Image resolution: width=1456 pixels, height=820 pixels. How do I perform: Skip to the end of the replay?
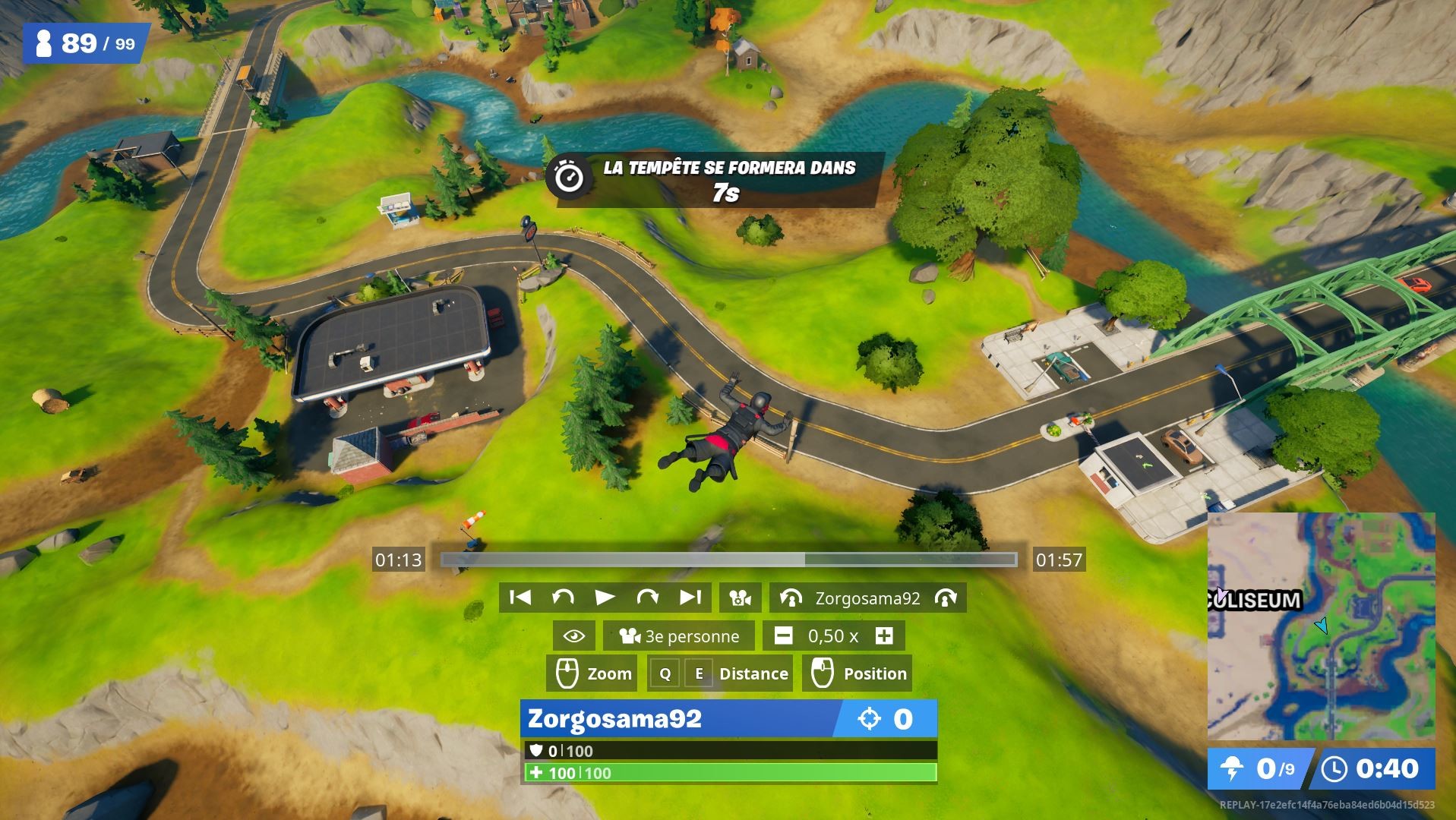tap(690, 598)
